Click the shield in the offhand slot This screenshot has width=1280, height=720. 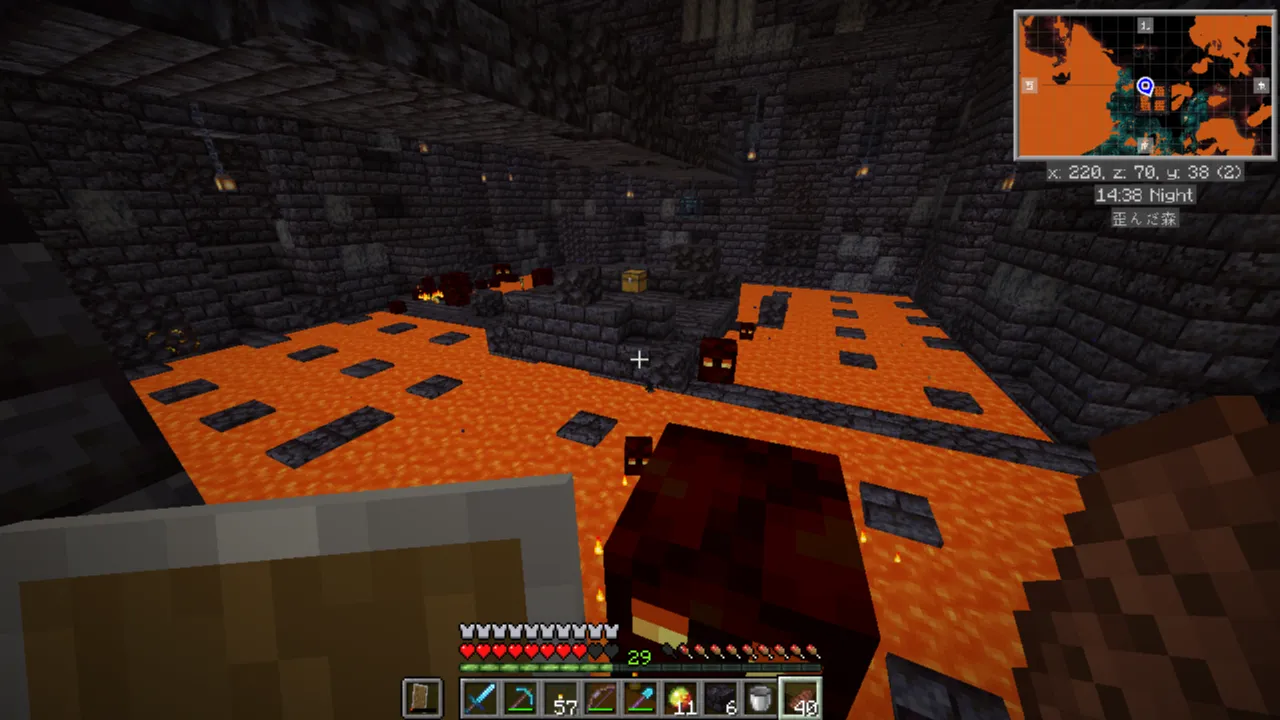point(421,697)
